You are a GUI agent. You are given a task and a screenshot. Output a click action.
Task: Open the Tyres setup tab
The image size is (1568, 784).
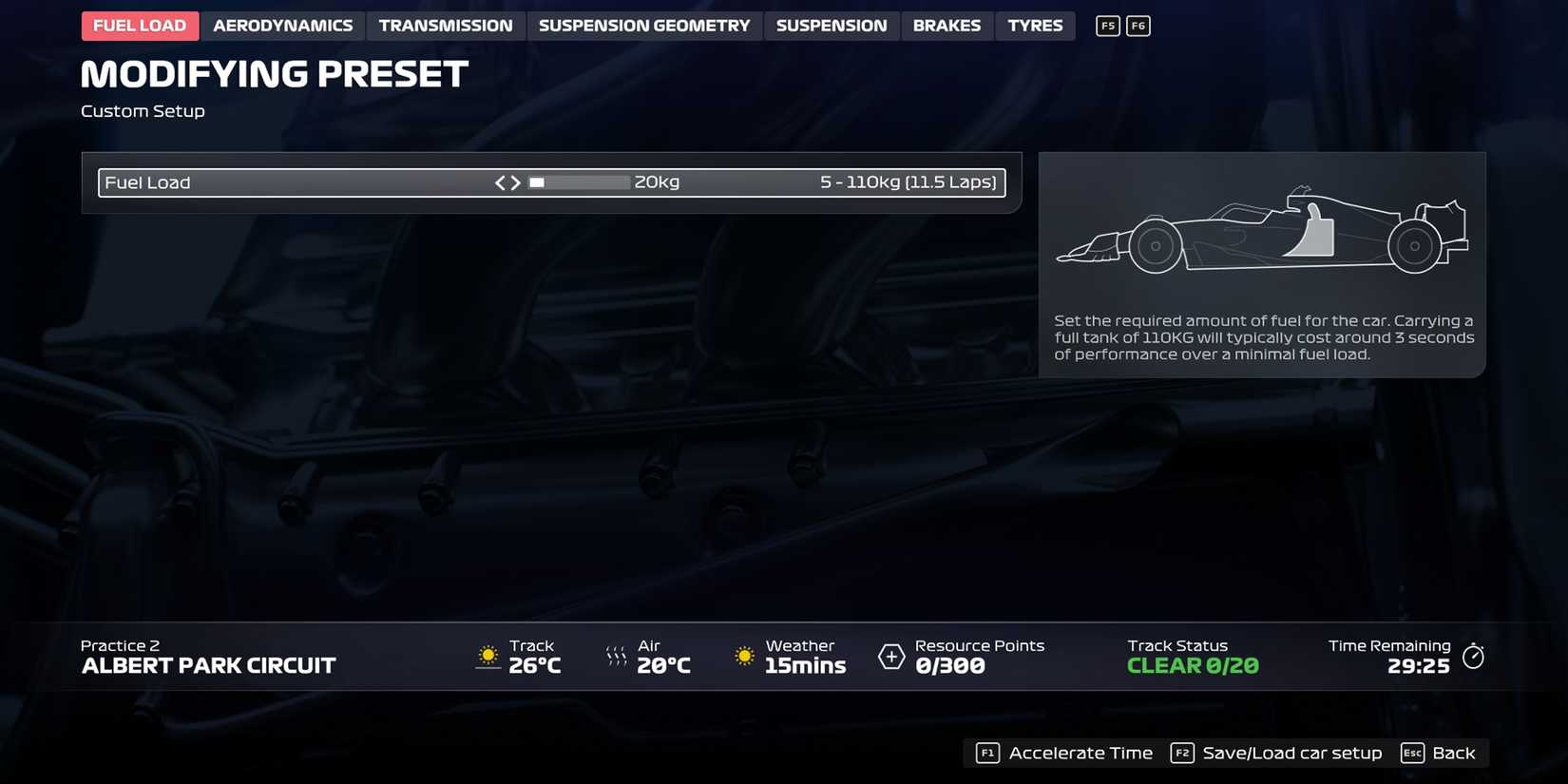pos(1035,26)
